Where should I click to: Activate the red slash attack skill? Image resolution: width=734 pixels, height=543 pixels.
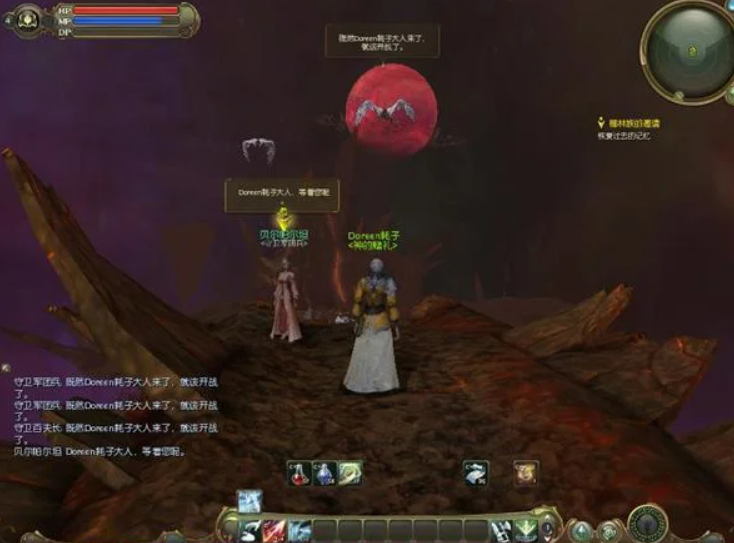tap(273, 530)
